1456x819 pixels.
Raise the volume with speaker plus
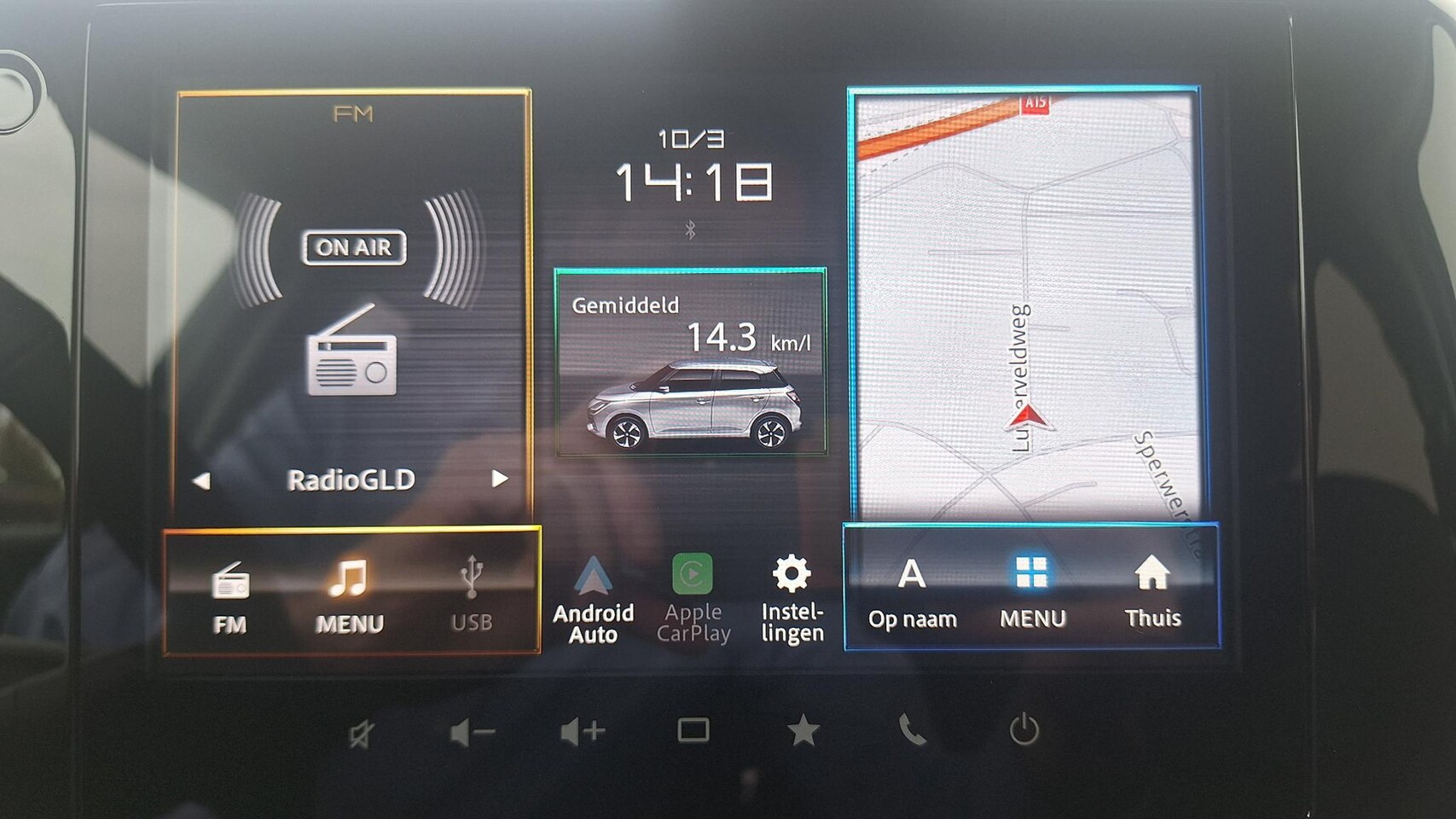583,732
